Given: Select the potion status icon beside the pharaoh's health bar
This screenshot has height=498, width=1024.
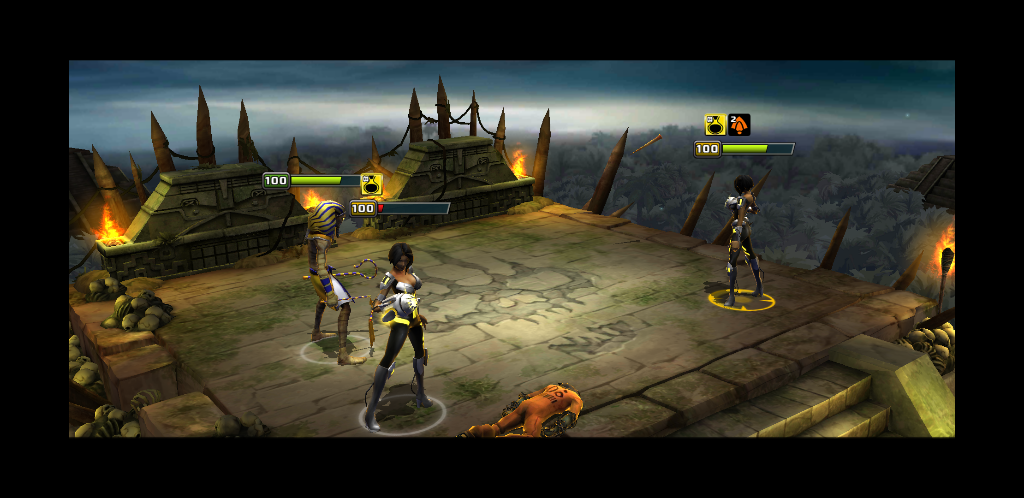Looking at the screenshot, I should pyautogui.click(x=371, y=184).
